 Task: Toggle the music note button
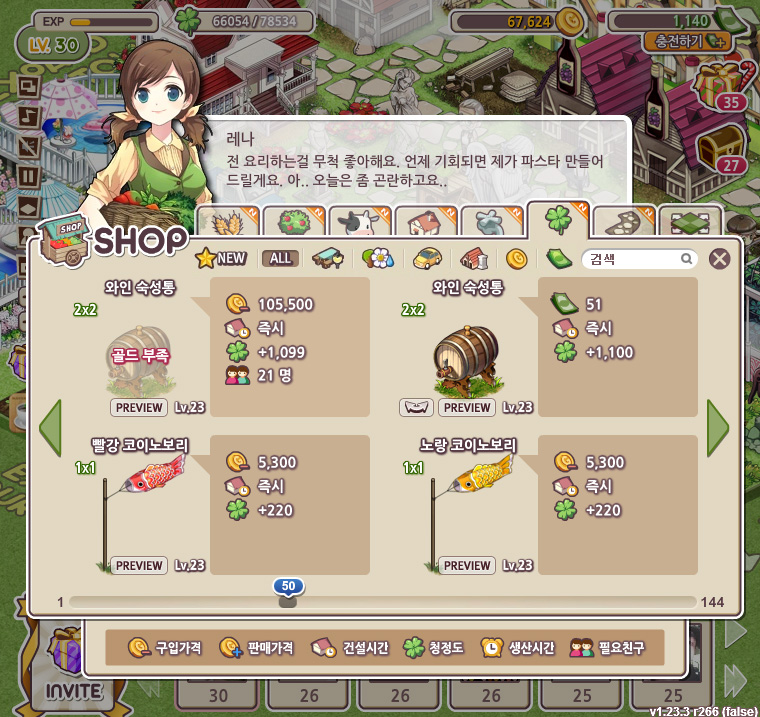click(28, 114)
